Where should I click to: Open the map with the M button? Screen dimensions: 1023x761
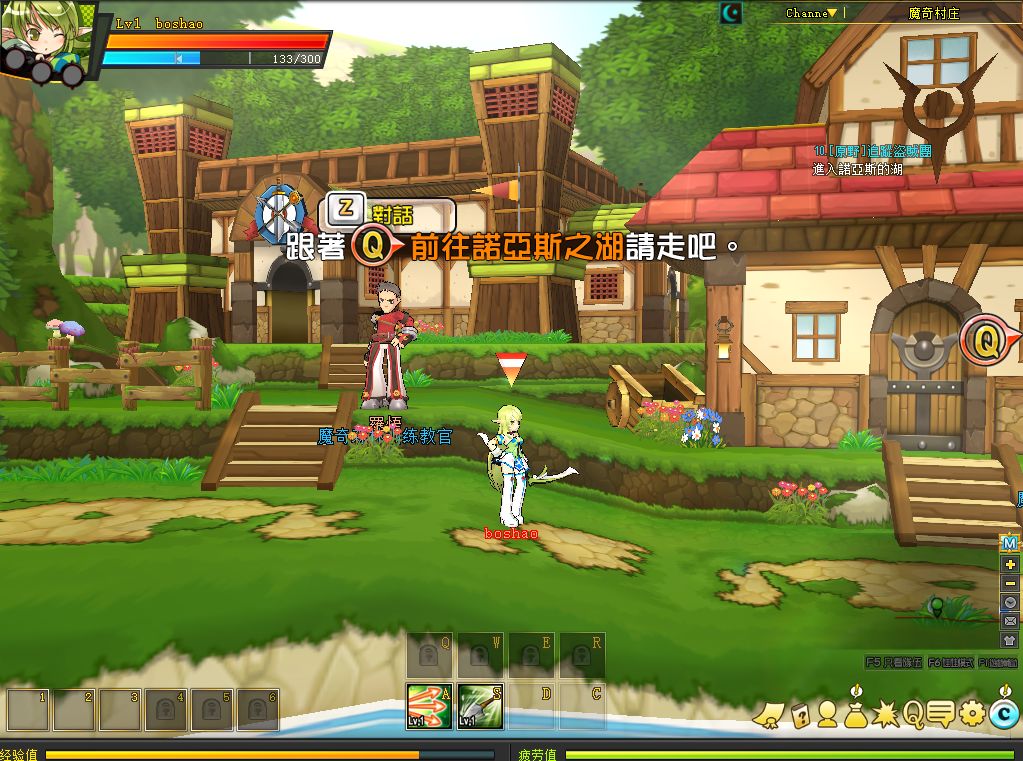pyautogui.click(x=1010, y=543)
